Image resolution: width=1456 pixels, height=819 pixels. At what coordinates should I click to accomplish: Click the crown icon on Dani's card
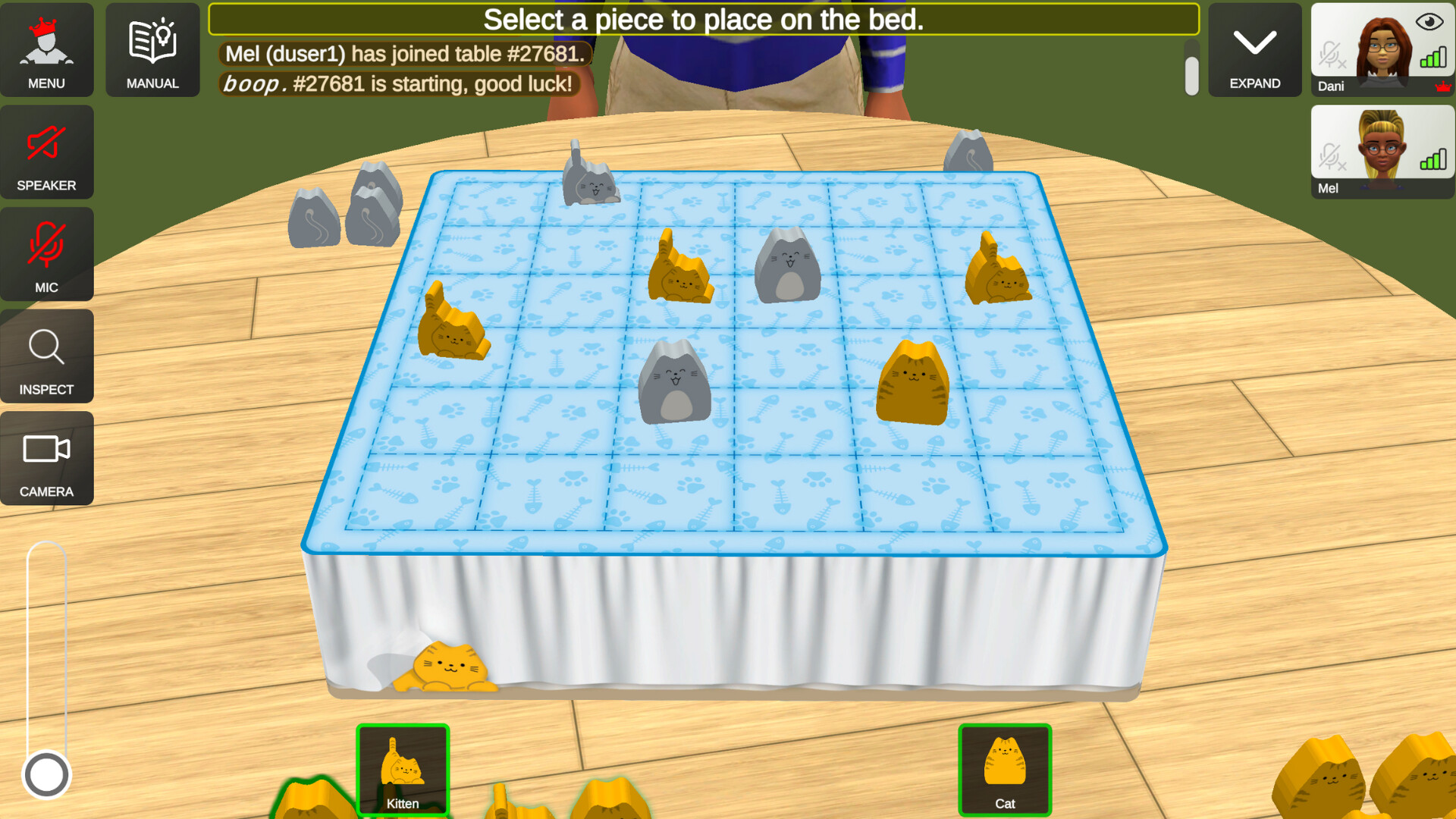1442,86
